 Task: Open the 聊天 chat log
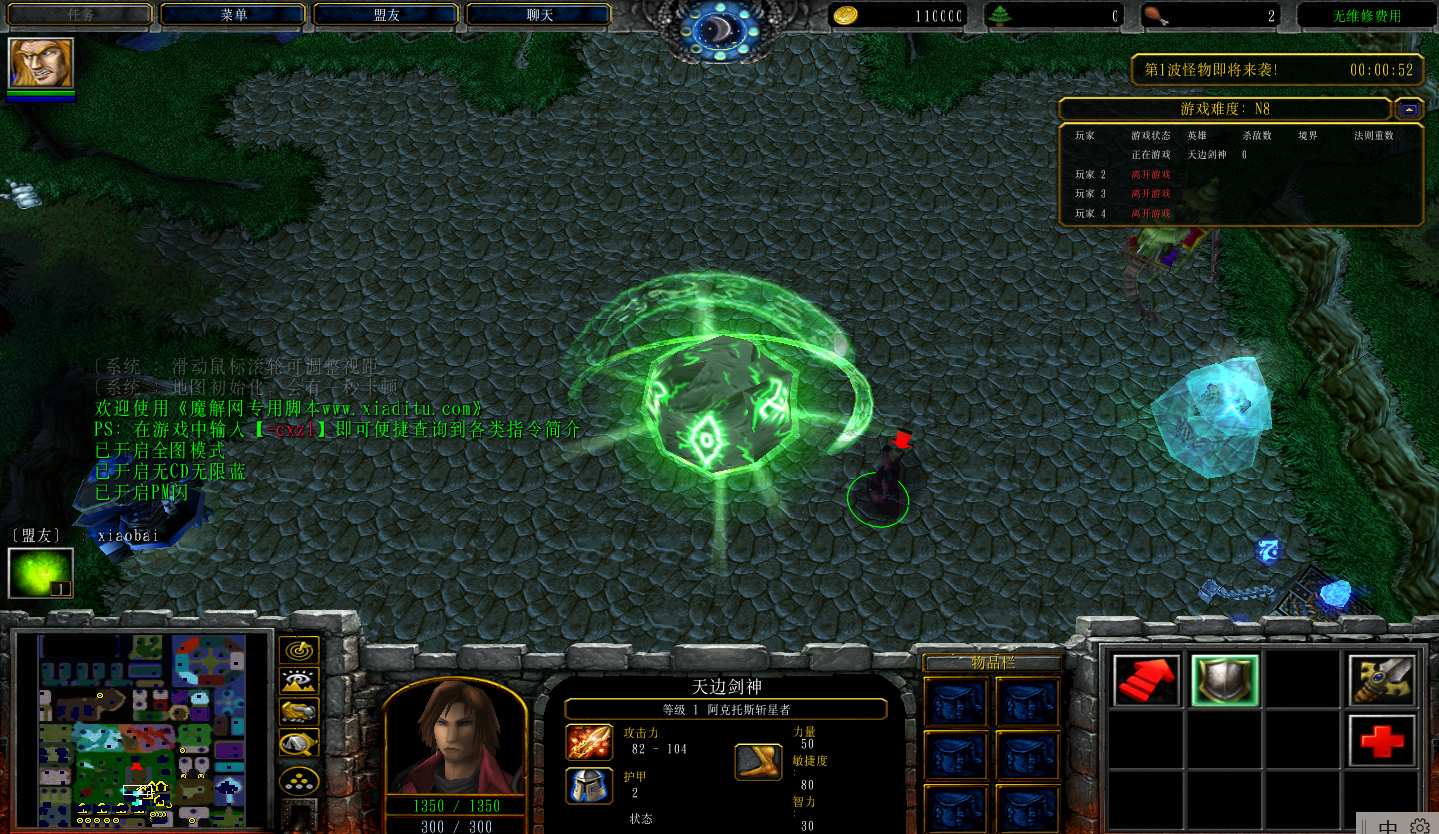[x=539, y=15]
